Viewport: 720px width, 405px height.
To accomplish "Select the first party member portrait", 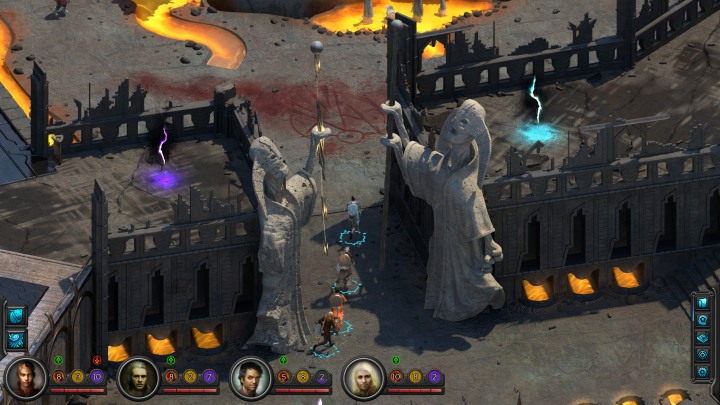I will [x=24, y=377].
